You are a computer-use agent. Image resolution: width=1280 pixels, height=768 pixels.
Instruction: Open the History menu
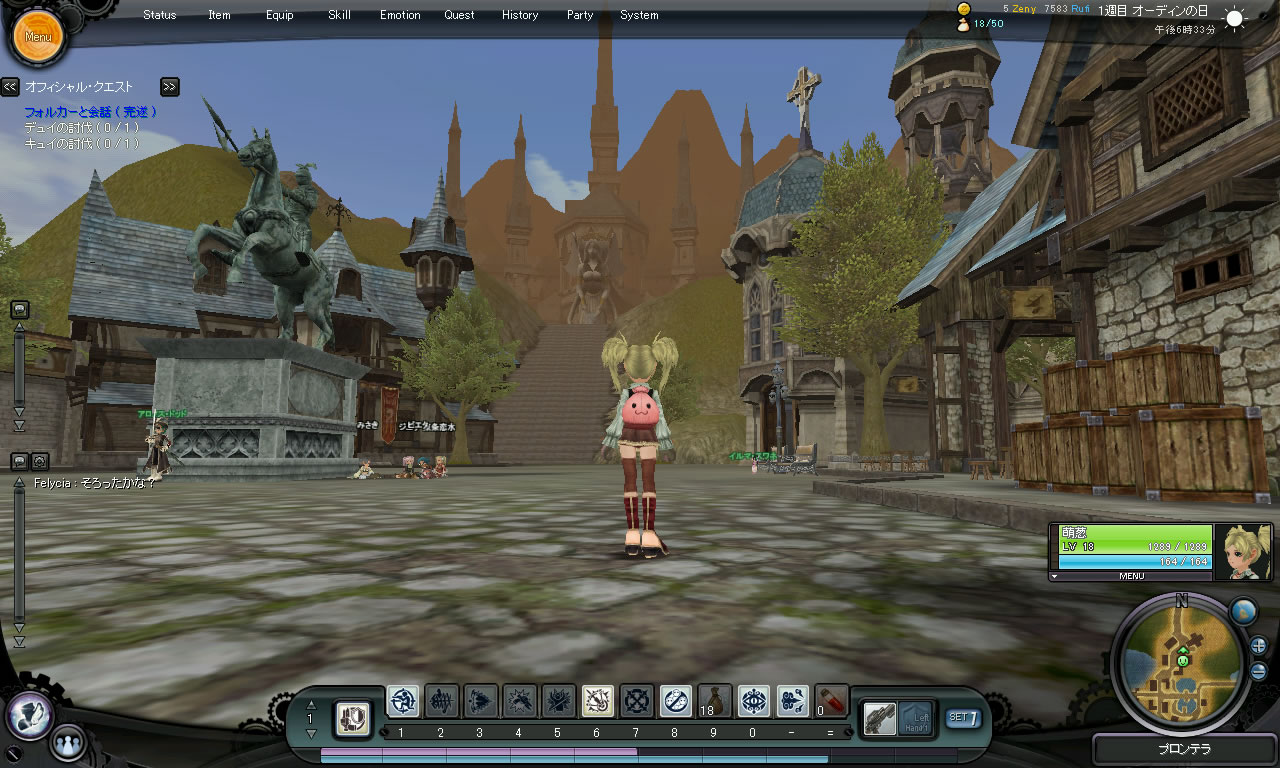[520, 15]
